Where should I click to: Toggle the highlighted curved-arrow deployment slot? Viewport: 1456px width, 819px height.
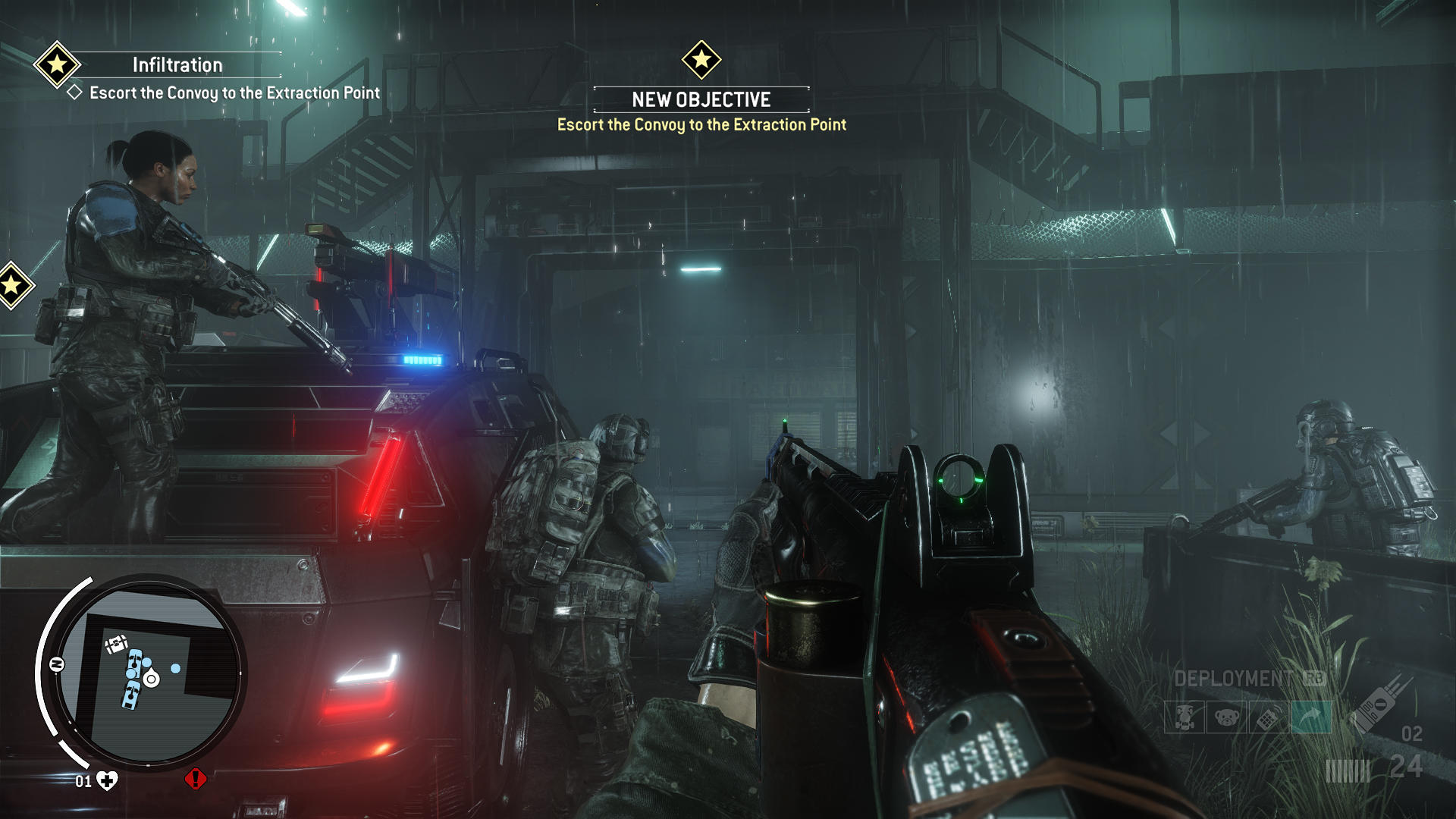(x=1311, y=717)
